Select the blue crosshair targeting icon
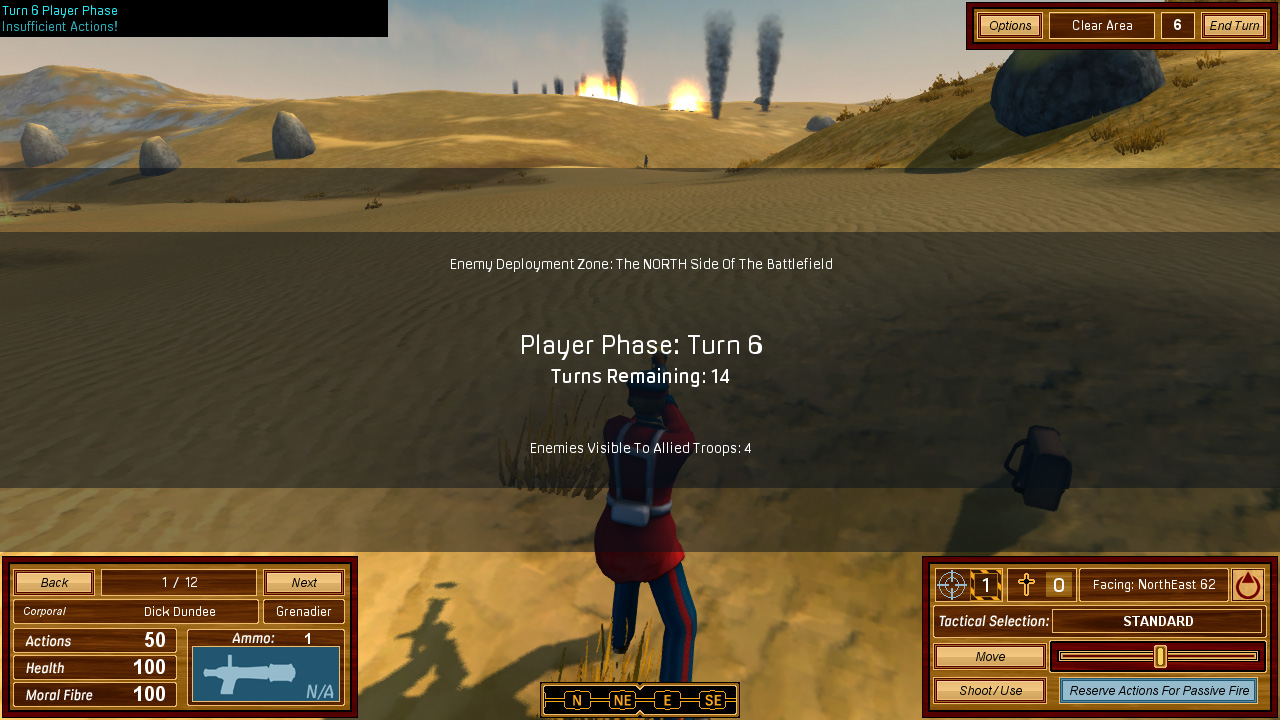 pyautogui.click(x=952, y=584)
